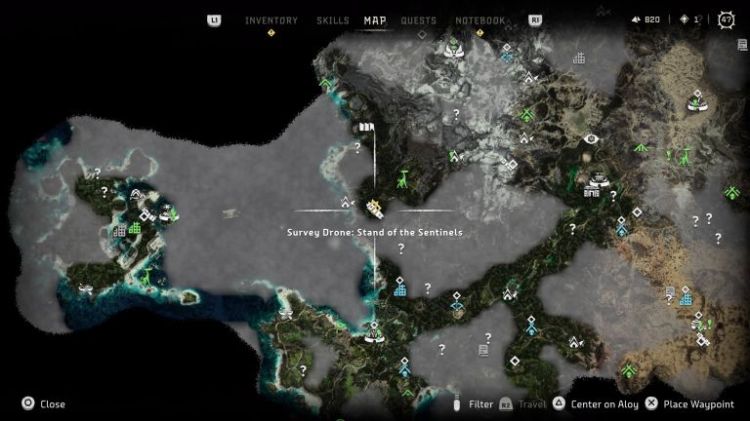The image size is (750, 421).
Task: Select the white banner flag marker
Action: 365,128
